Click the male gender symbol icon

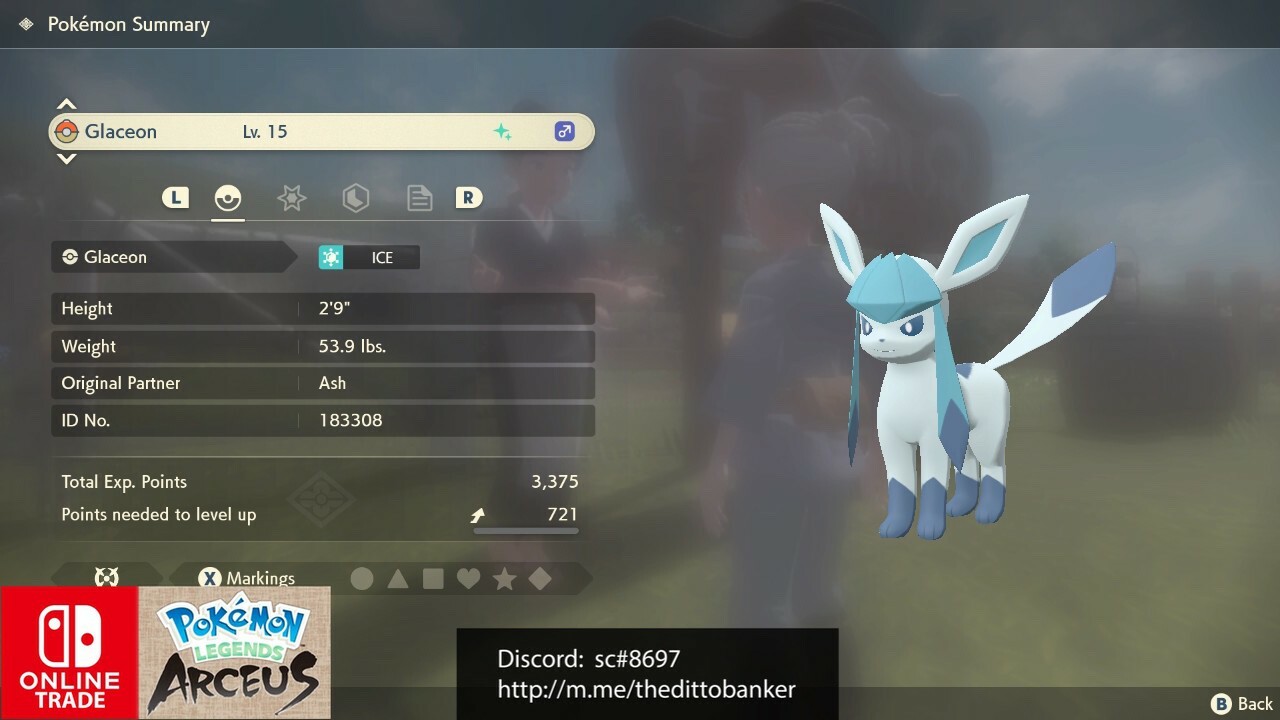tap(563, 131)
